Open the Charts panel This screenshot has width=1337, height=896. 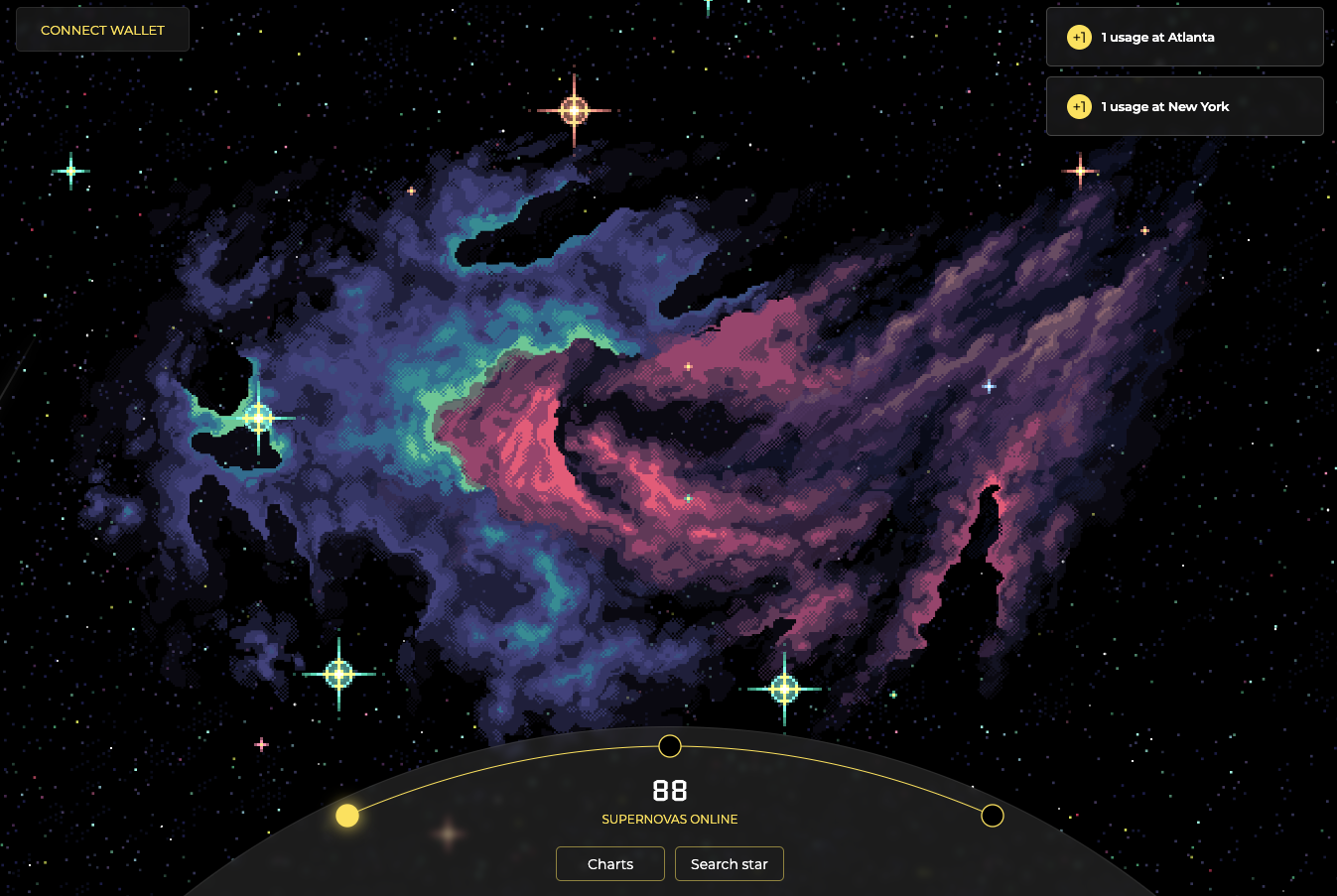609,863
